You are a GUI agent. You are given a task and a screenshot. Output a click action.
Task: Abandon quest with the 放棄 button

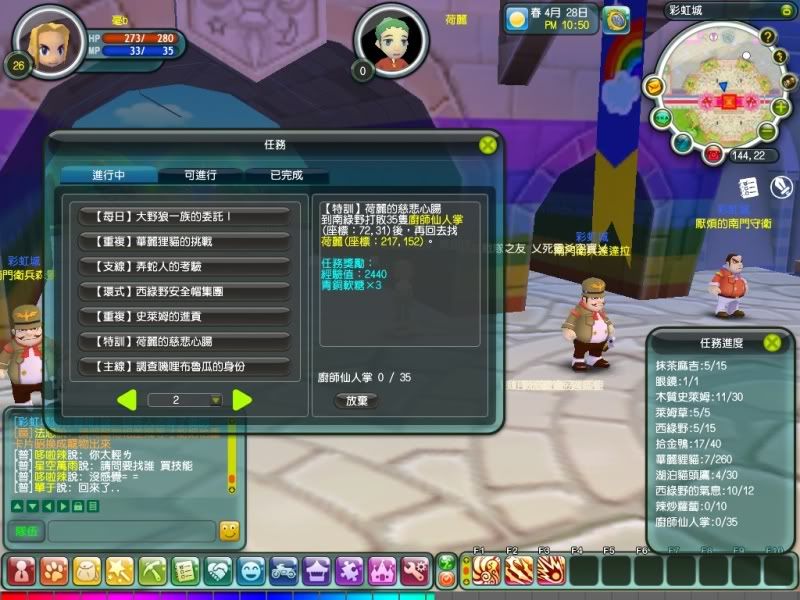point(356,400)
